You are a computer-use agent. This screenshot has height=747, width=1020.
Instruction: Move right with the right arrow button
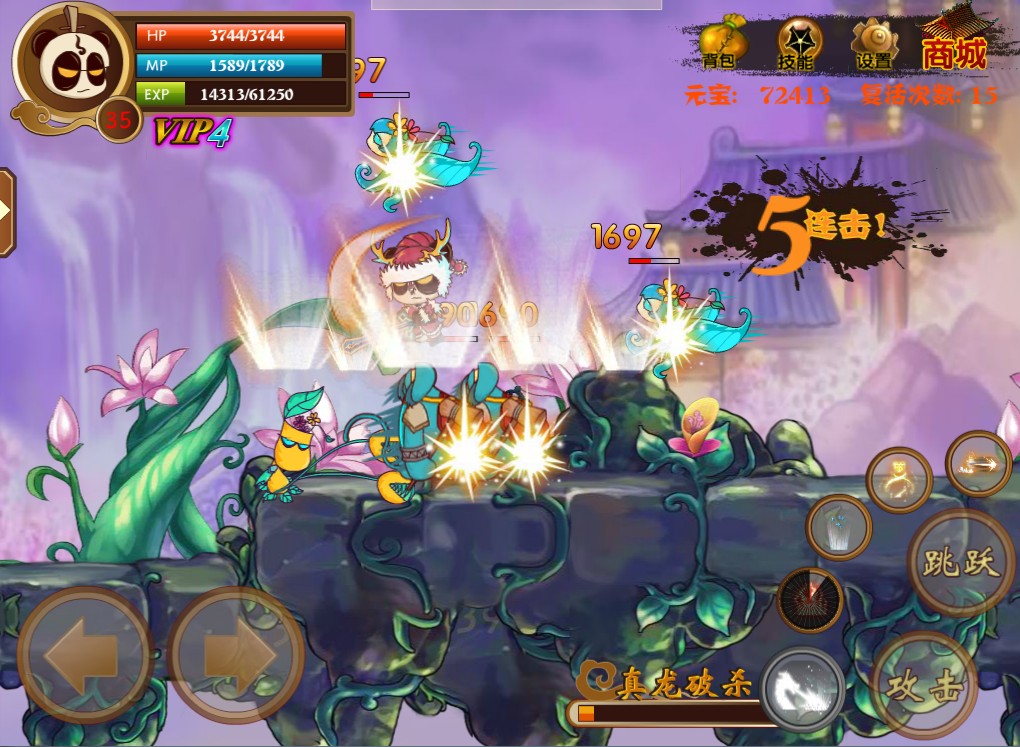pos(236,655)
